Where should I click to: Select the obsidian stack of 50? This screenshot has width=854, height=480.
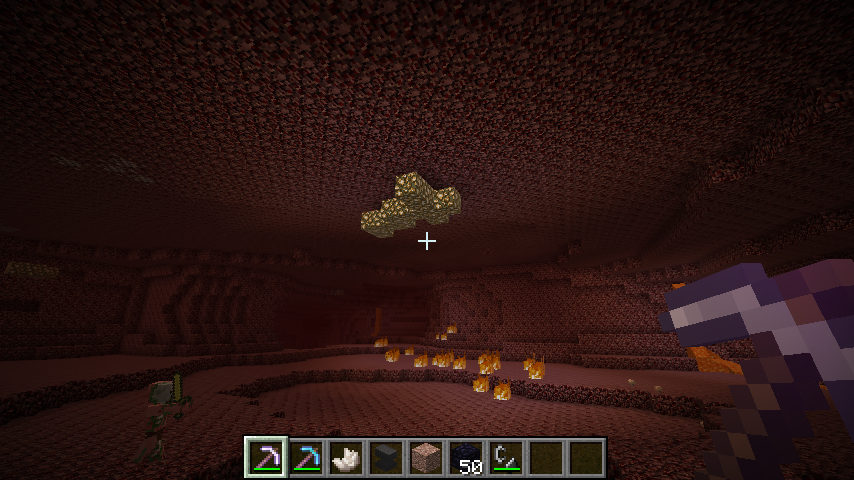[x=466, y=457]
